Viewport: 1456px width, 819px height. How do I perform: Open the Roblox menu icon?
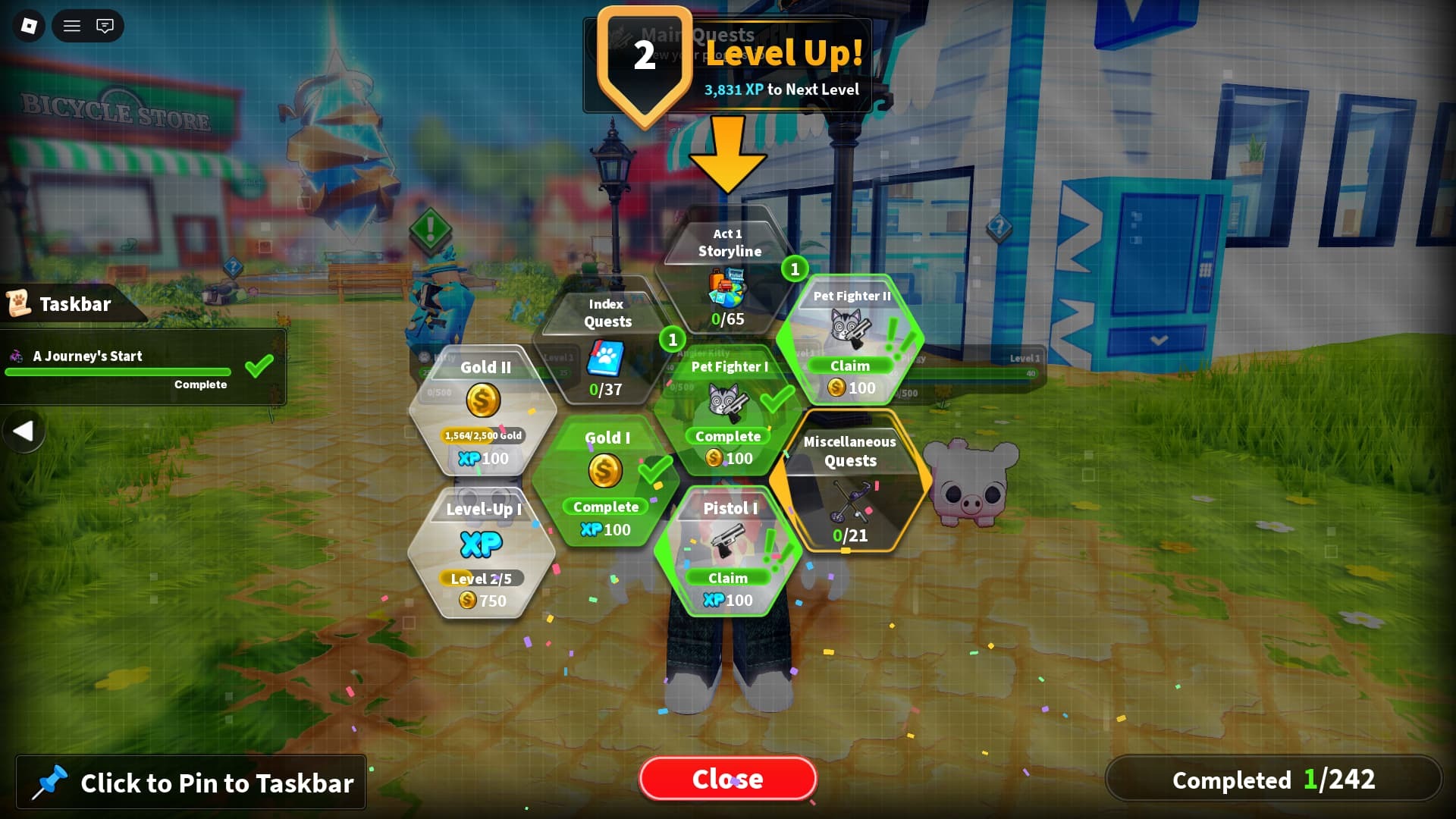(27, 25)
